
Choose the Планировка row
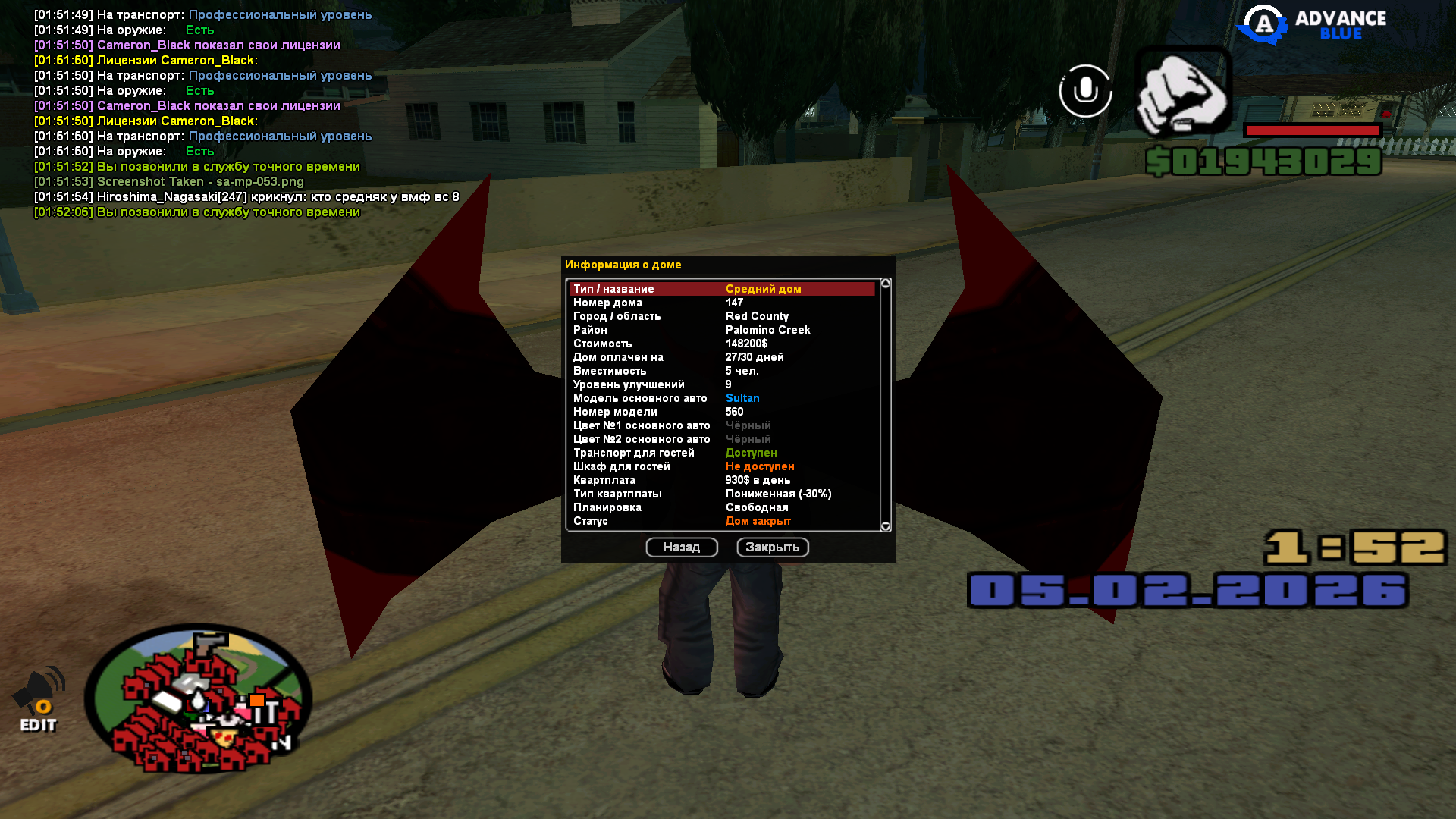coord(720,507)
